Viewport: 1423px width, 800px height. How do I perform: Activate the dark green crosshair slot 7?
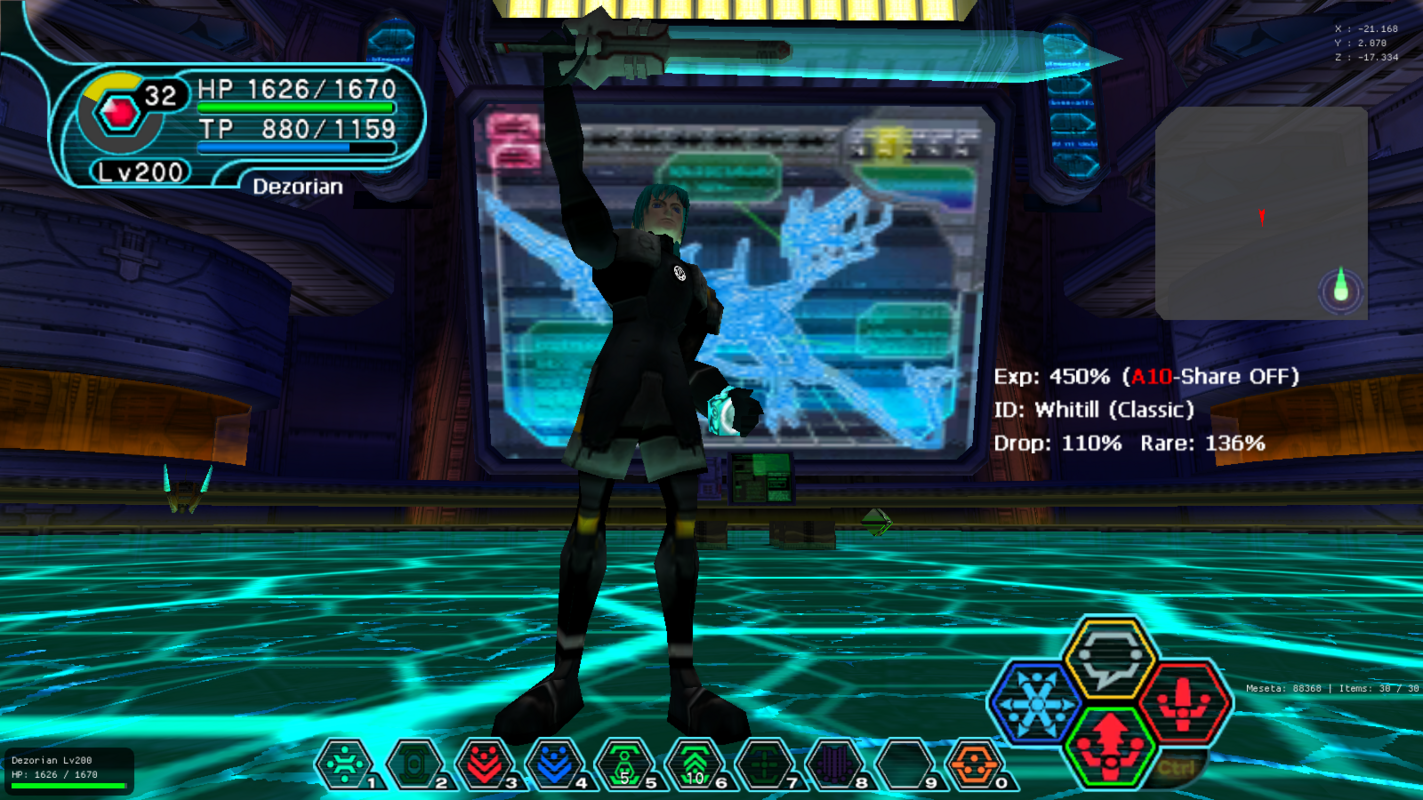(765, 765)
